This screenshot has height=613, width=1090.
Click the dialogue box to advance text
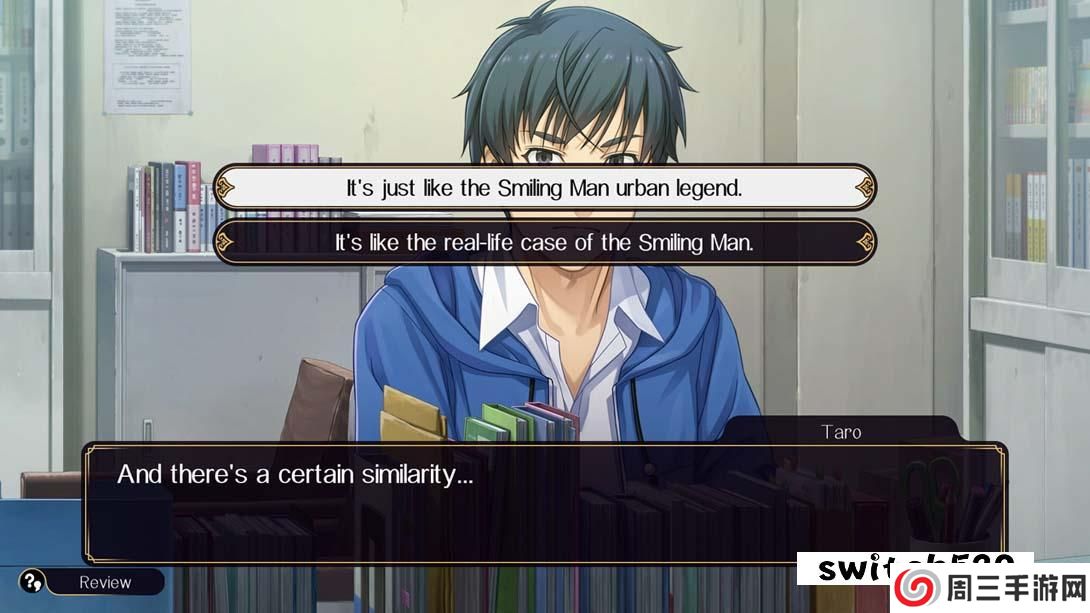(544, 505)
